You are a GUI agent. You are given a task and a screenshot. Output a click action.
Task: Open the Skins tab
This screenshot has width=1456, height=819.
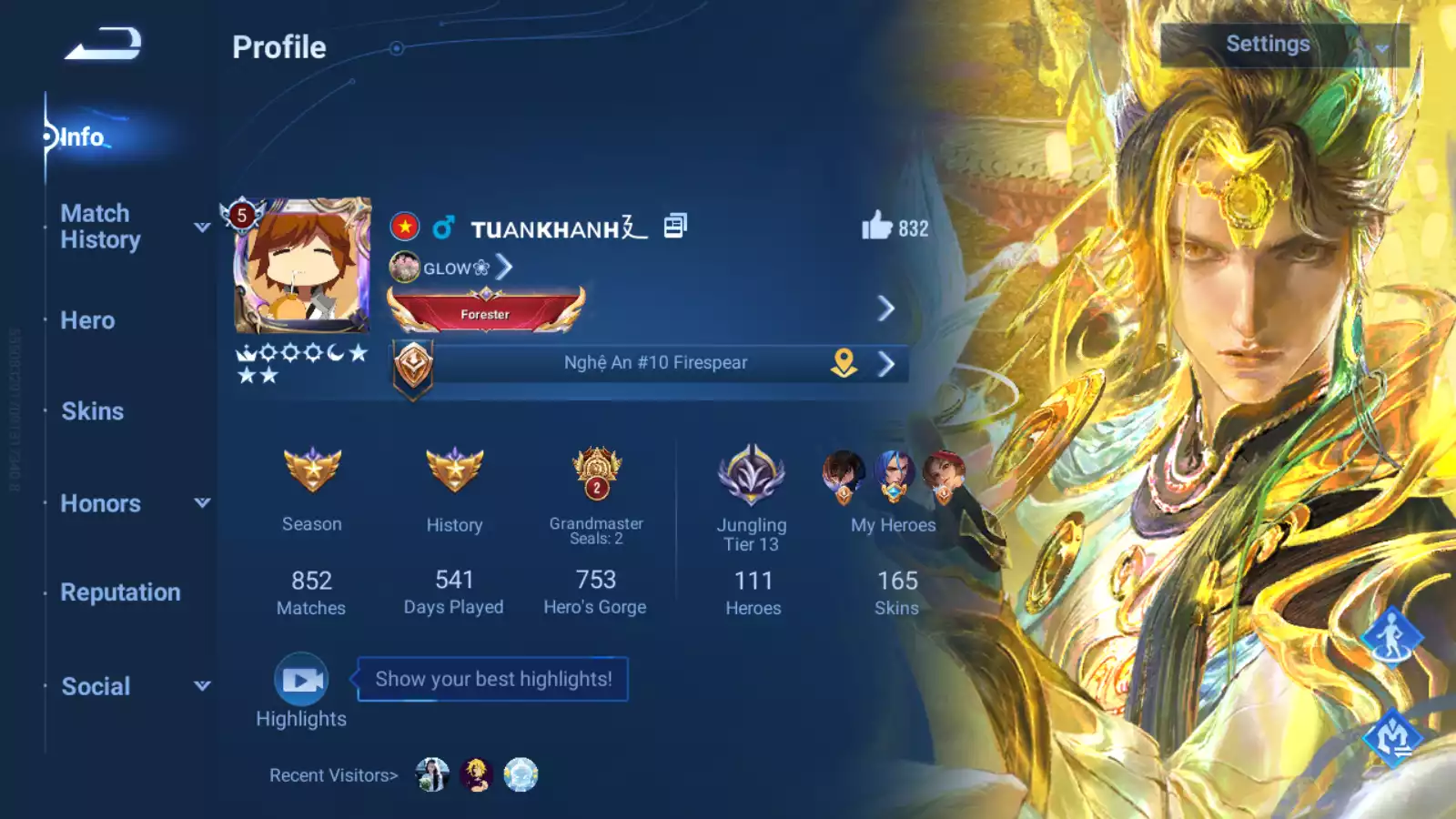pyautogui.click(x=92, y=411)
